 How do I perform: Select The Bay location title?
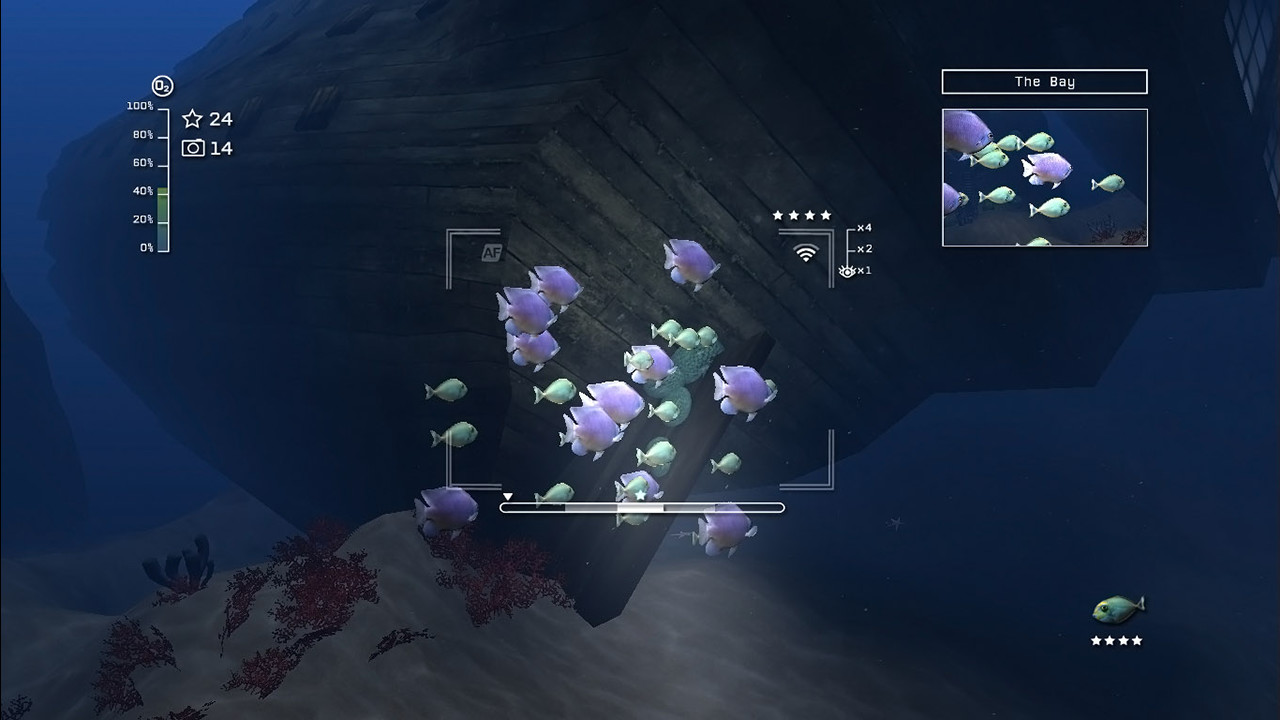click(1043, 81)
